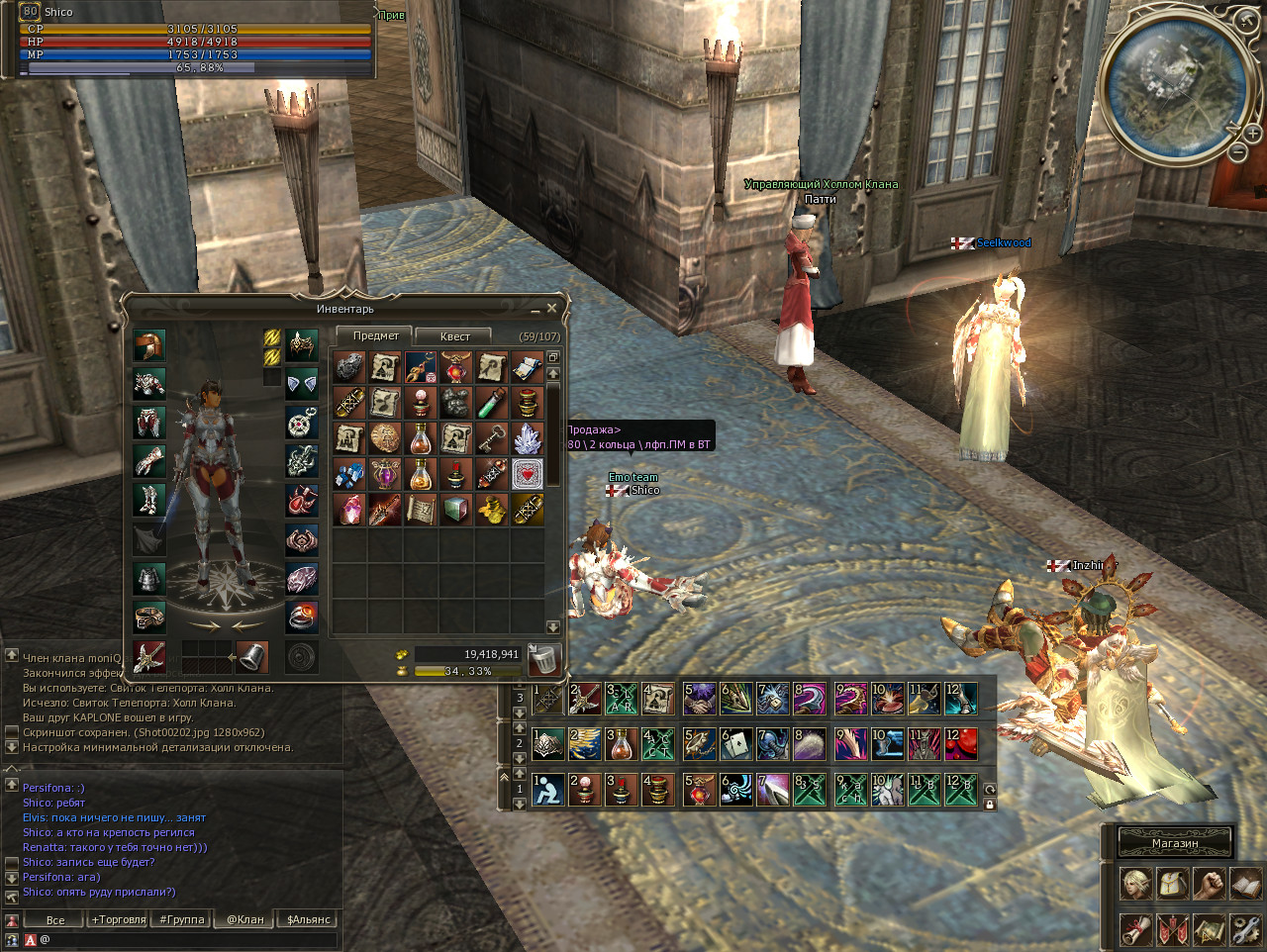Viewport: 1267px width, 952px height.
Task: Switch chat to the +Торговля tab
Action: [x=119, y=919]
